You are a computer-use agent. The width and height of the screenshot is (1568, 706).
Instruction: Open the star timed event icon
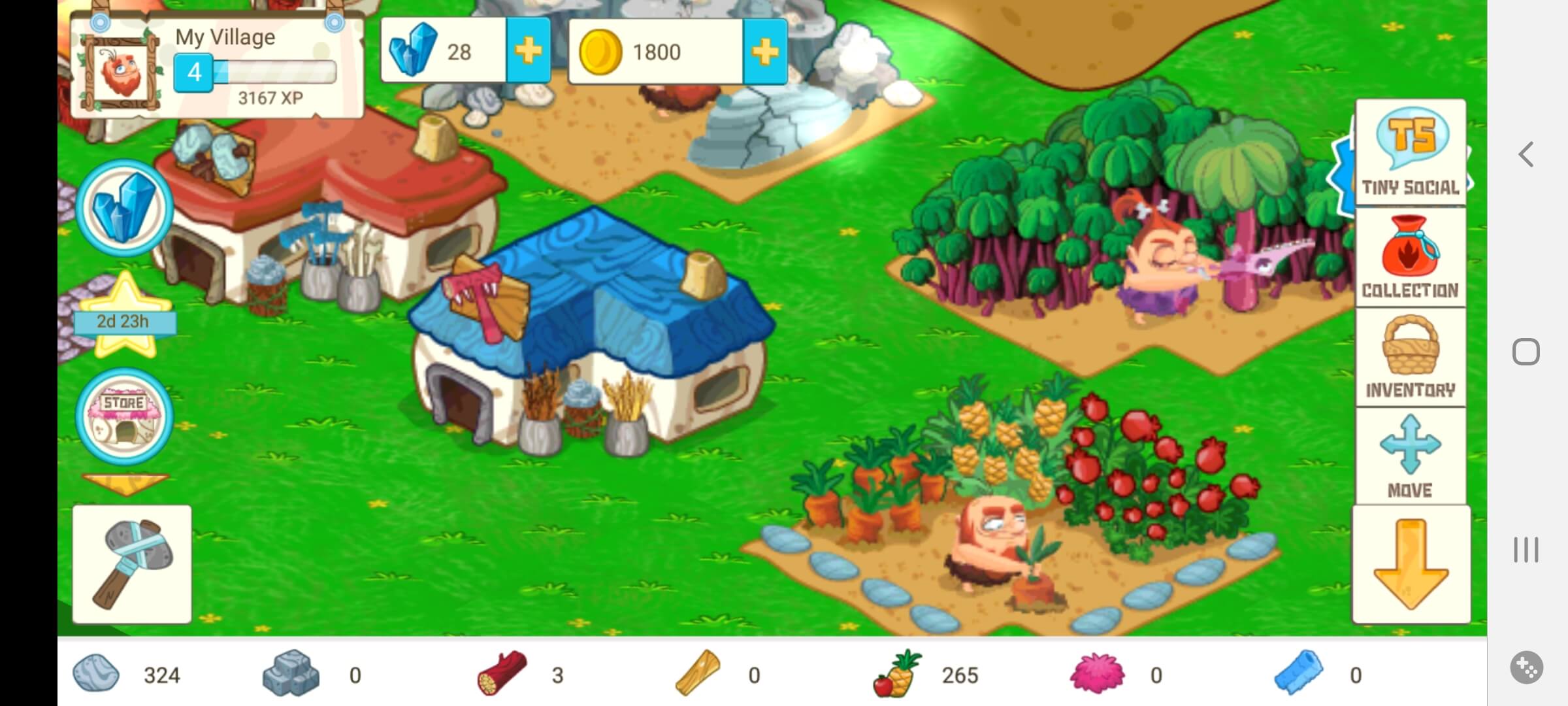click(124, 315)
